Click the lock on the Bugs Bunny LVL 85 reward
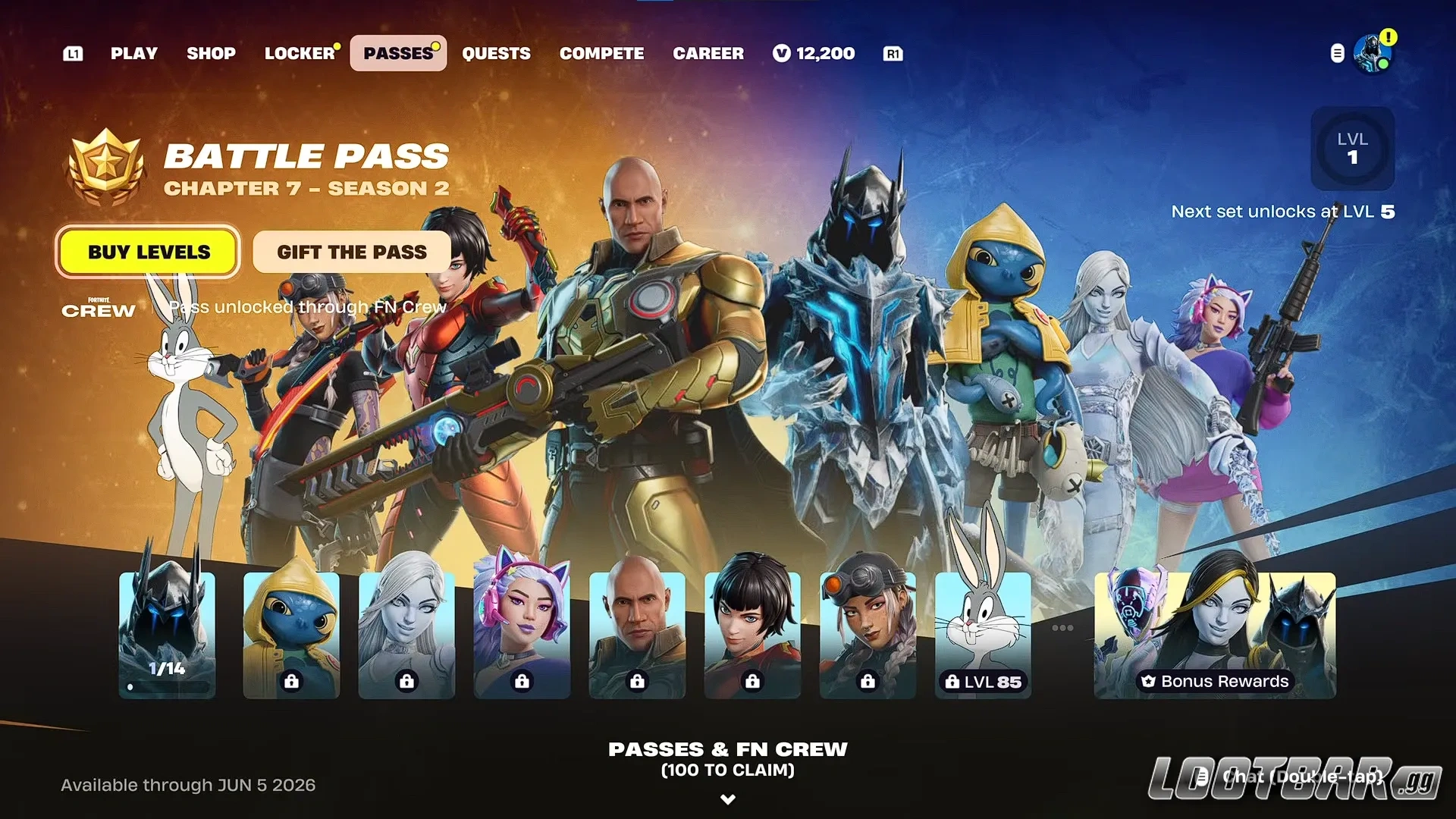This screenshot has width=1456, height=819. (953, 682)
